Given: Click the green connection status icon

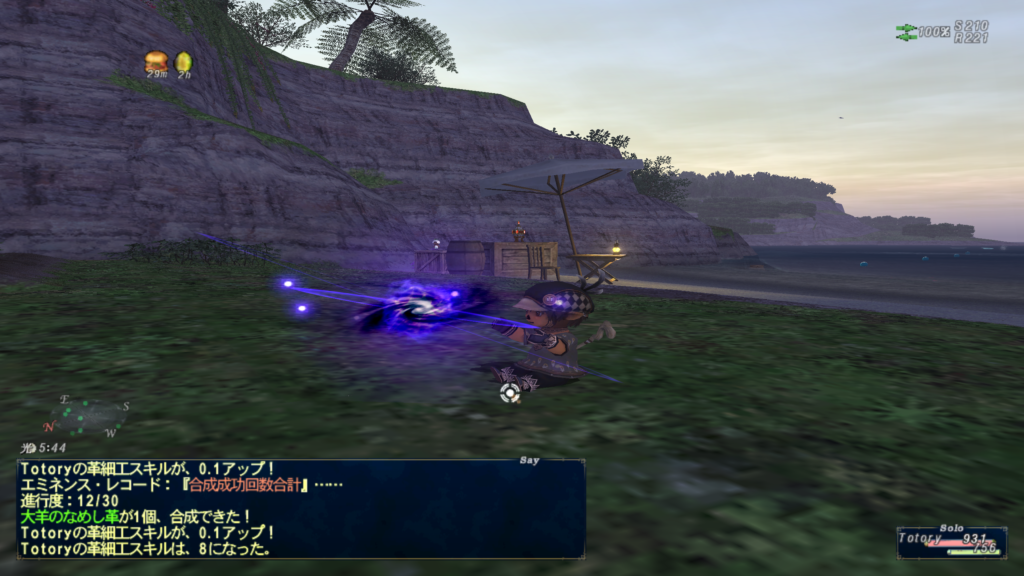Looking at the screenshot, I should pos(906,31).
